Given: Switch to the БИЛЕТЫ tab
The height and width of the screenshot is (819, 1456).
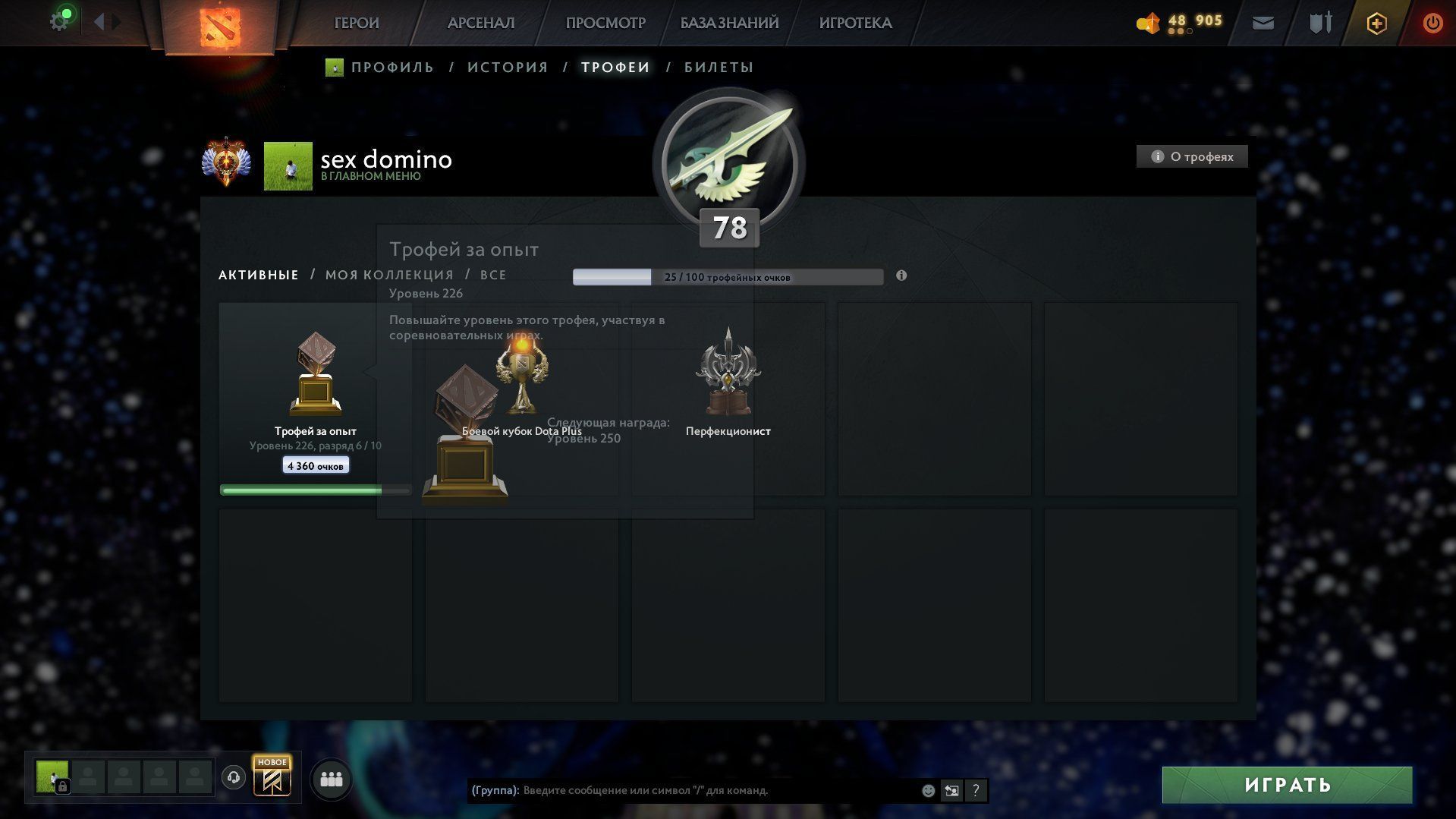Looking at the screenshot, I should (x=719, y=68).
